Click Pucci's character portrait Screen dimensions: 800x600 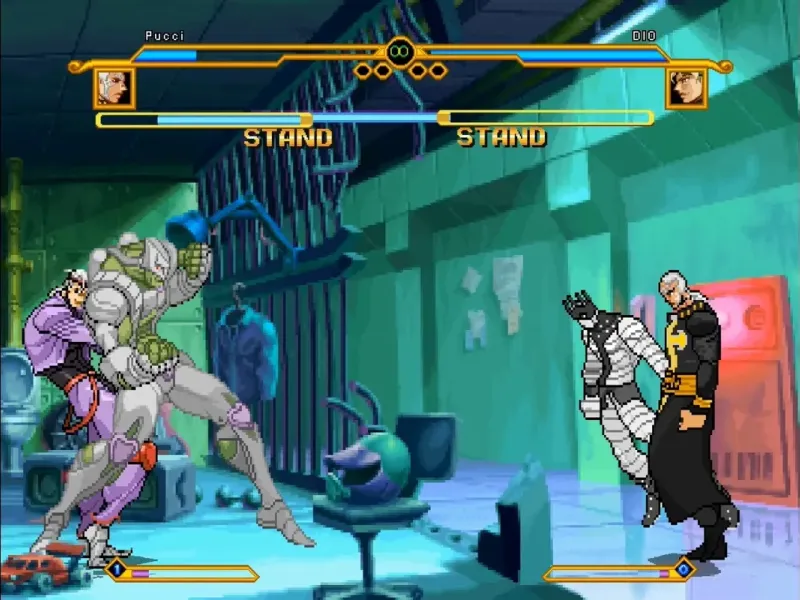(x=114, y=88)
